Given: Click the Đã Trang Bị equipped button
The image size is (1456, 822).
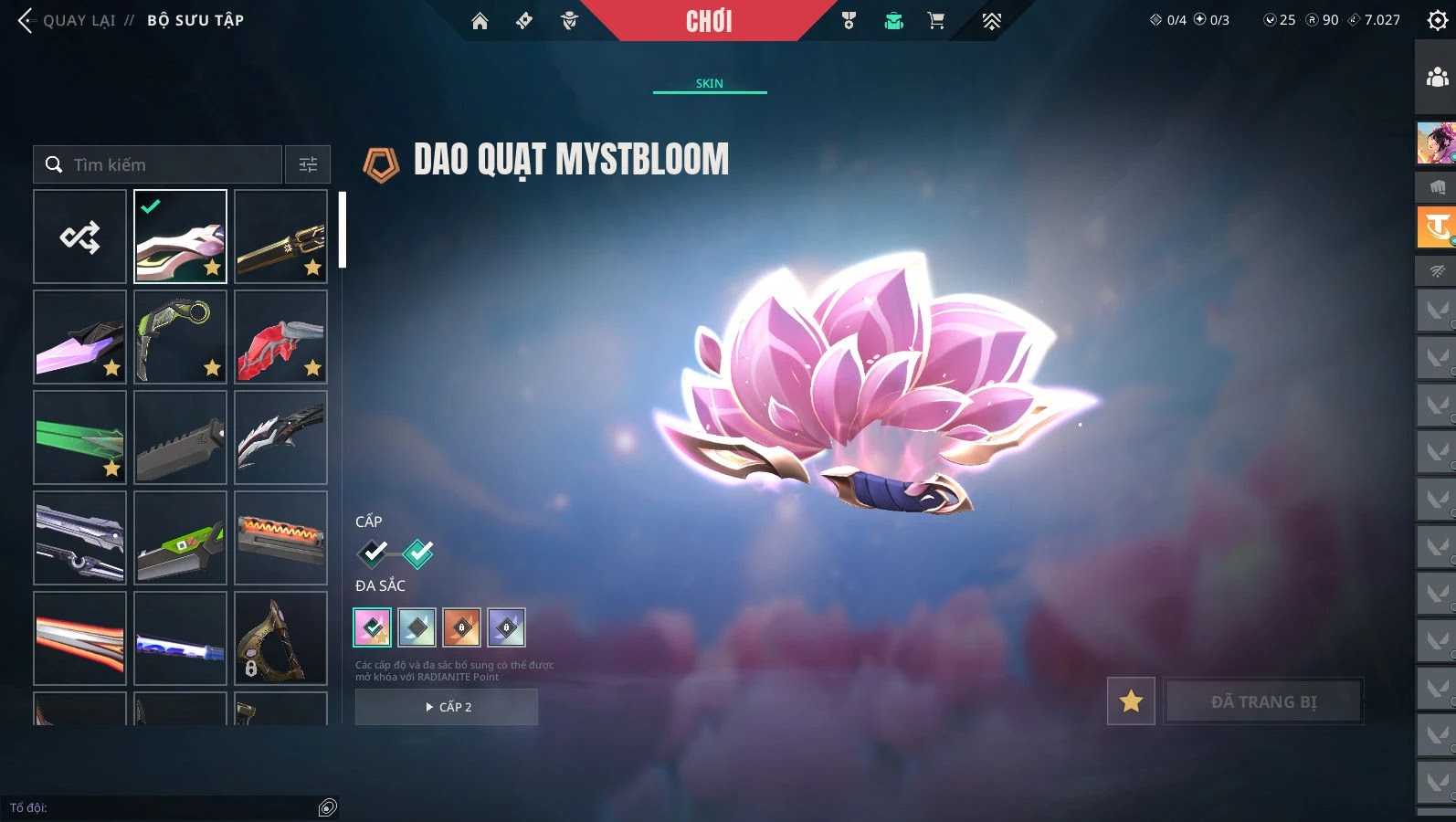Looking at the screenshot, I should (x=1263, y=701).
